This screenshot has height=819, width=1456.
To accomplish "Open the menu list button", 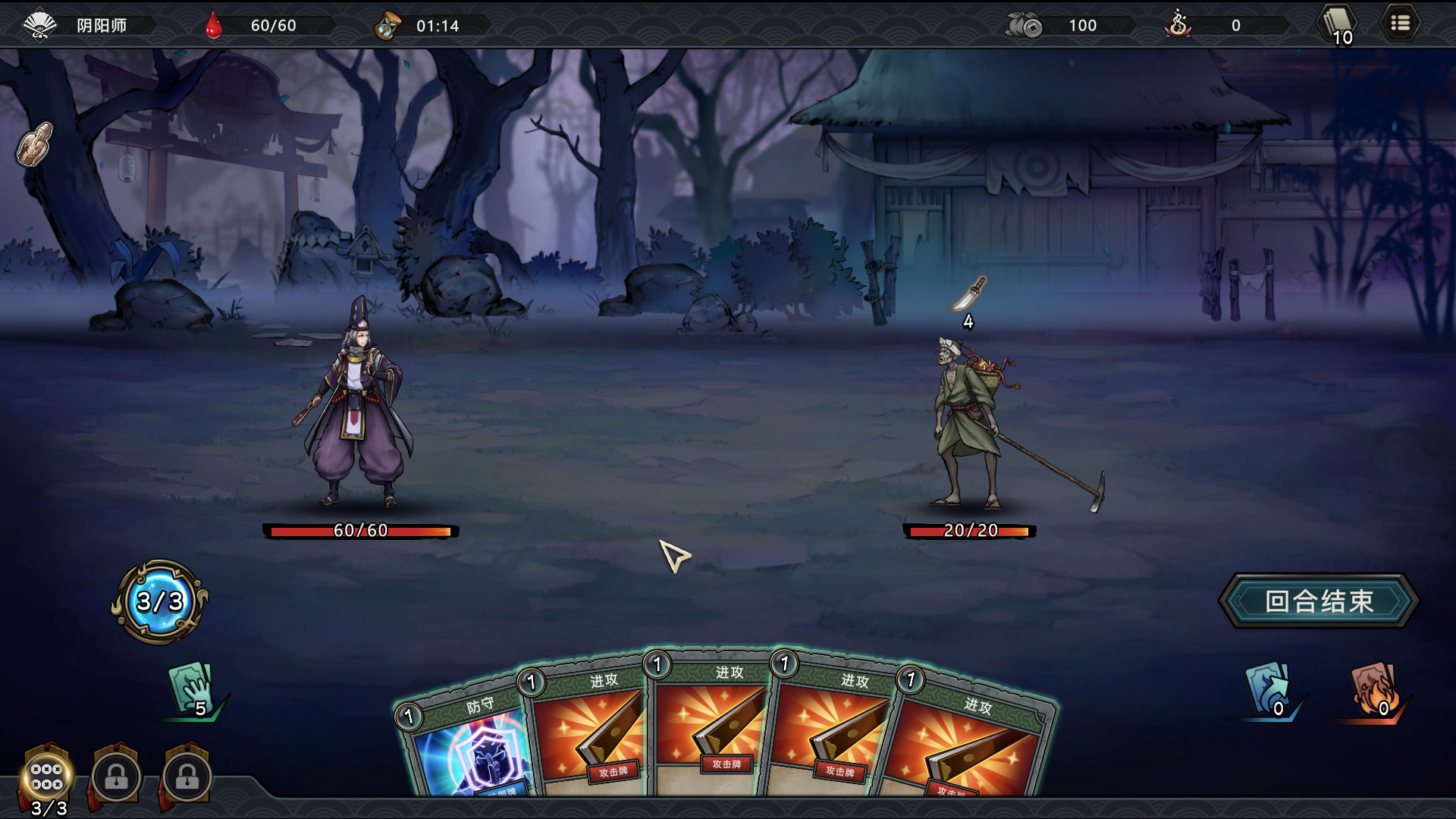I will tap(1400, 24).
